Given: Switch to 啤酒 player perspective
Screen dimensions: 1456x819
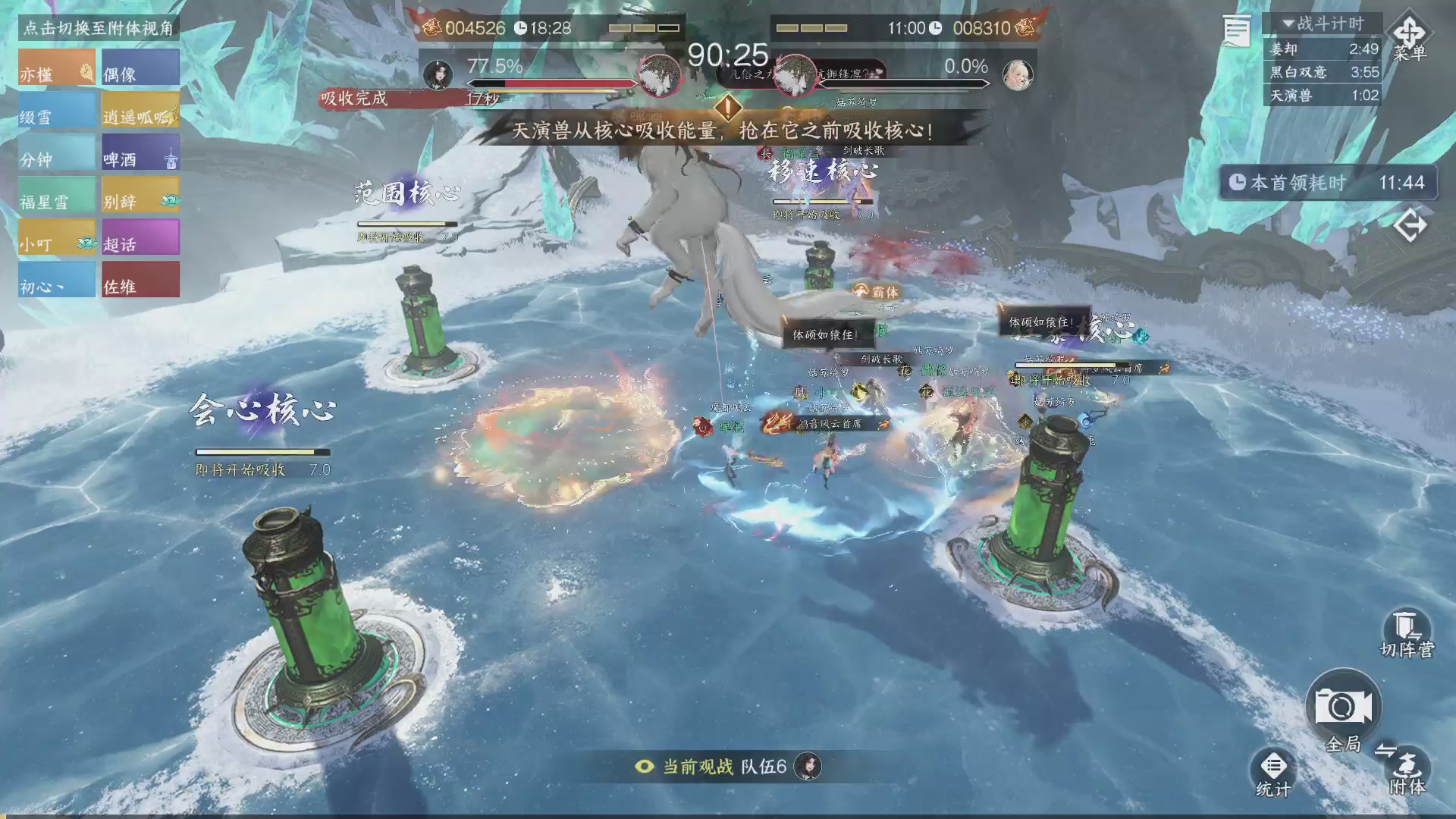Looking at the screenshot, I should pos(140,152).
